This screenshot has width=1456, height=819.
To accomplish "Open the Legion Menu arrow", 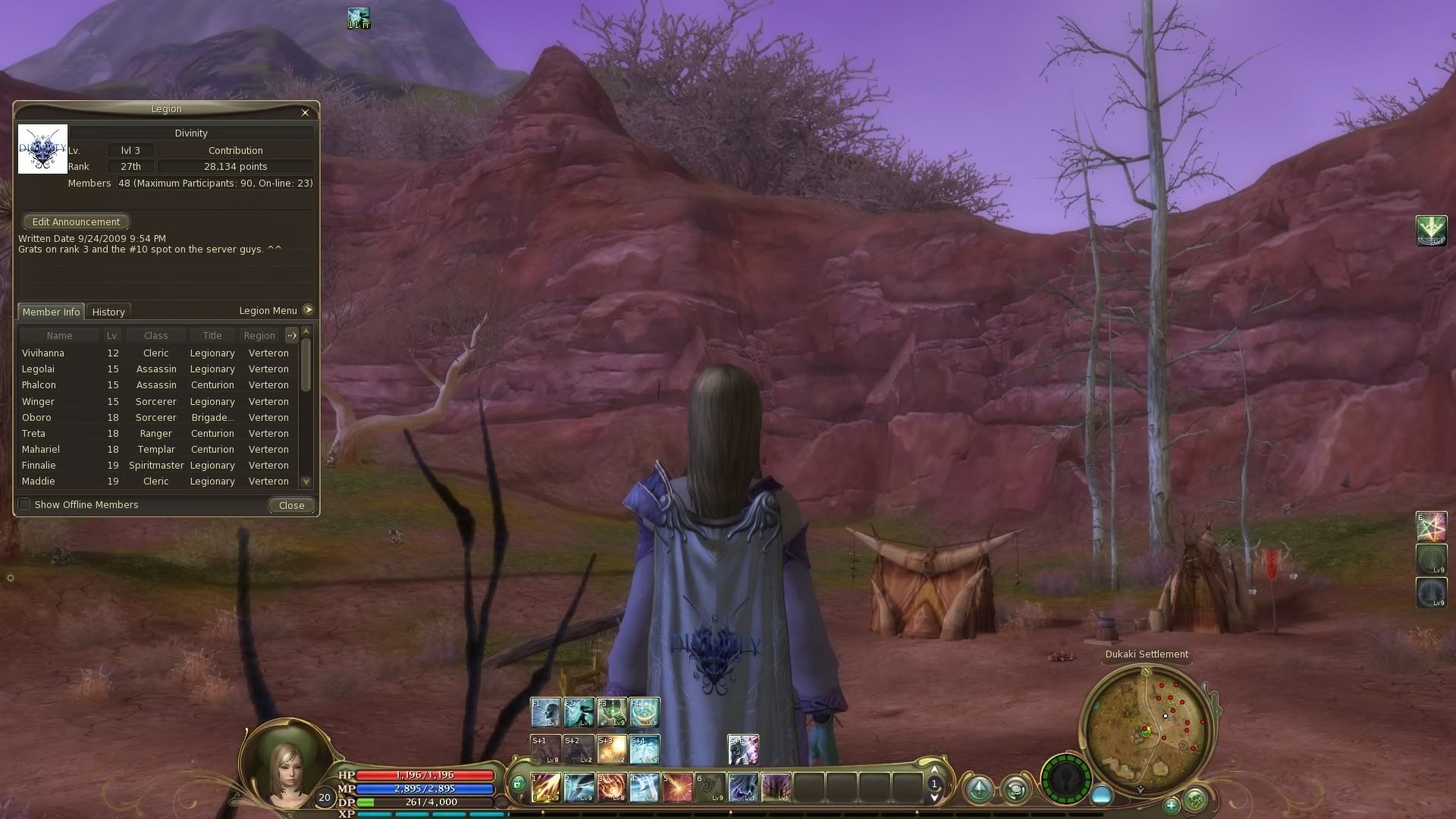I will [x=308, y=310].
